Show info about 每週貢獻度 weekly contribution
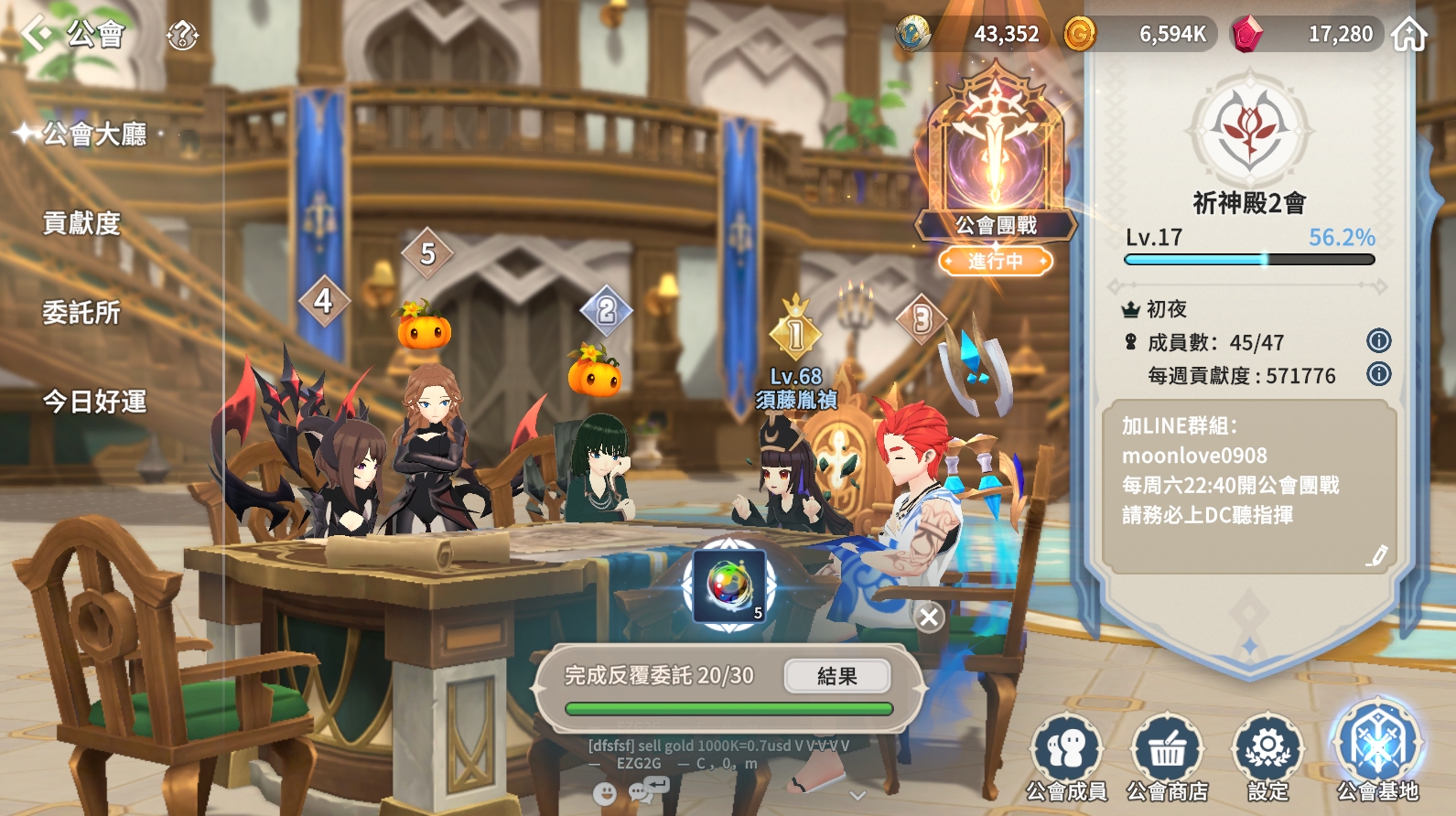The height and width of the screenshot is (816, 1456). (x=1378, y=374)
